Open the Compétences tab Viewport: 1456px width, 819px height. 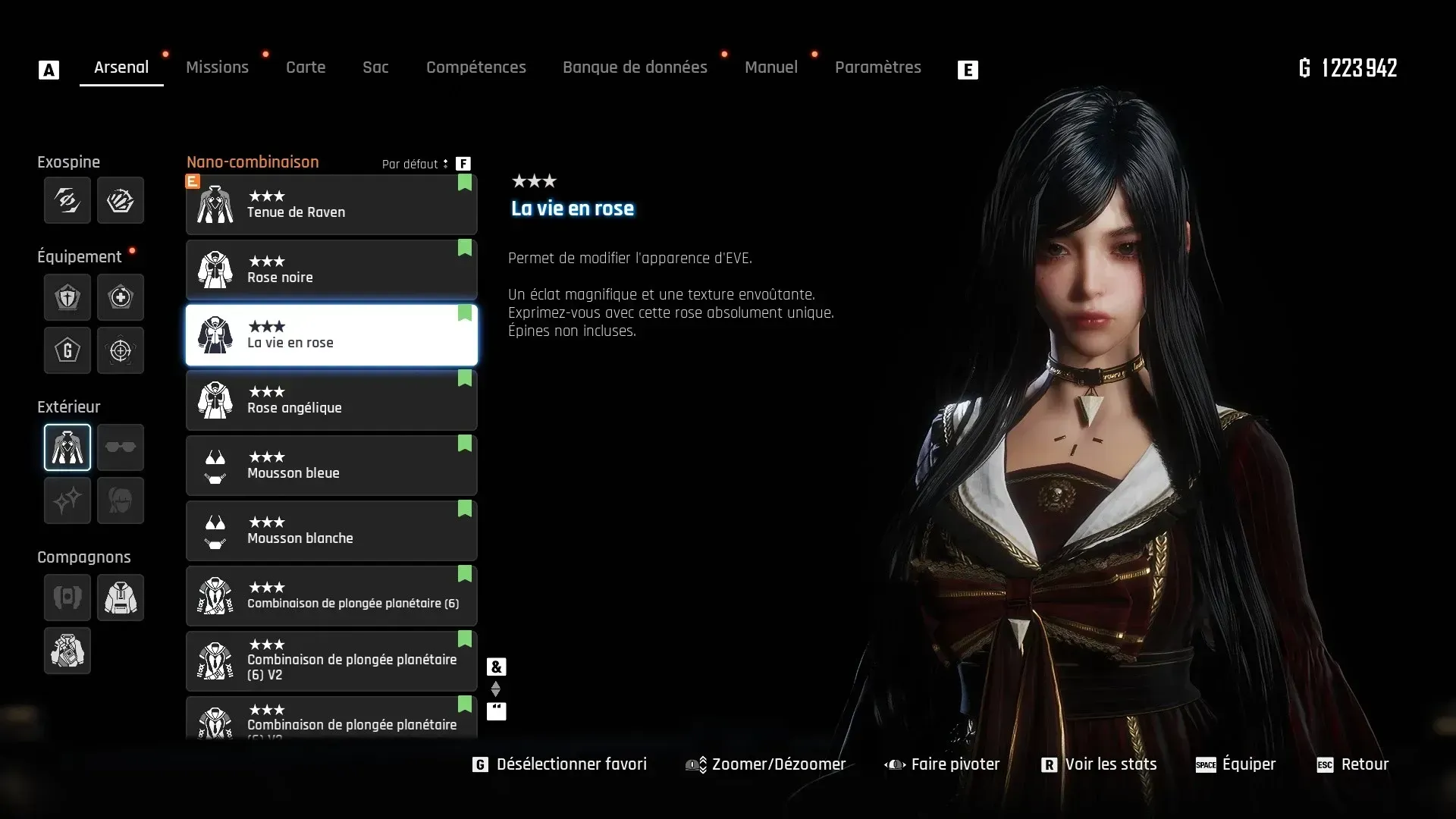coord(475,67)
